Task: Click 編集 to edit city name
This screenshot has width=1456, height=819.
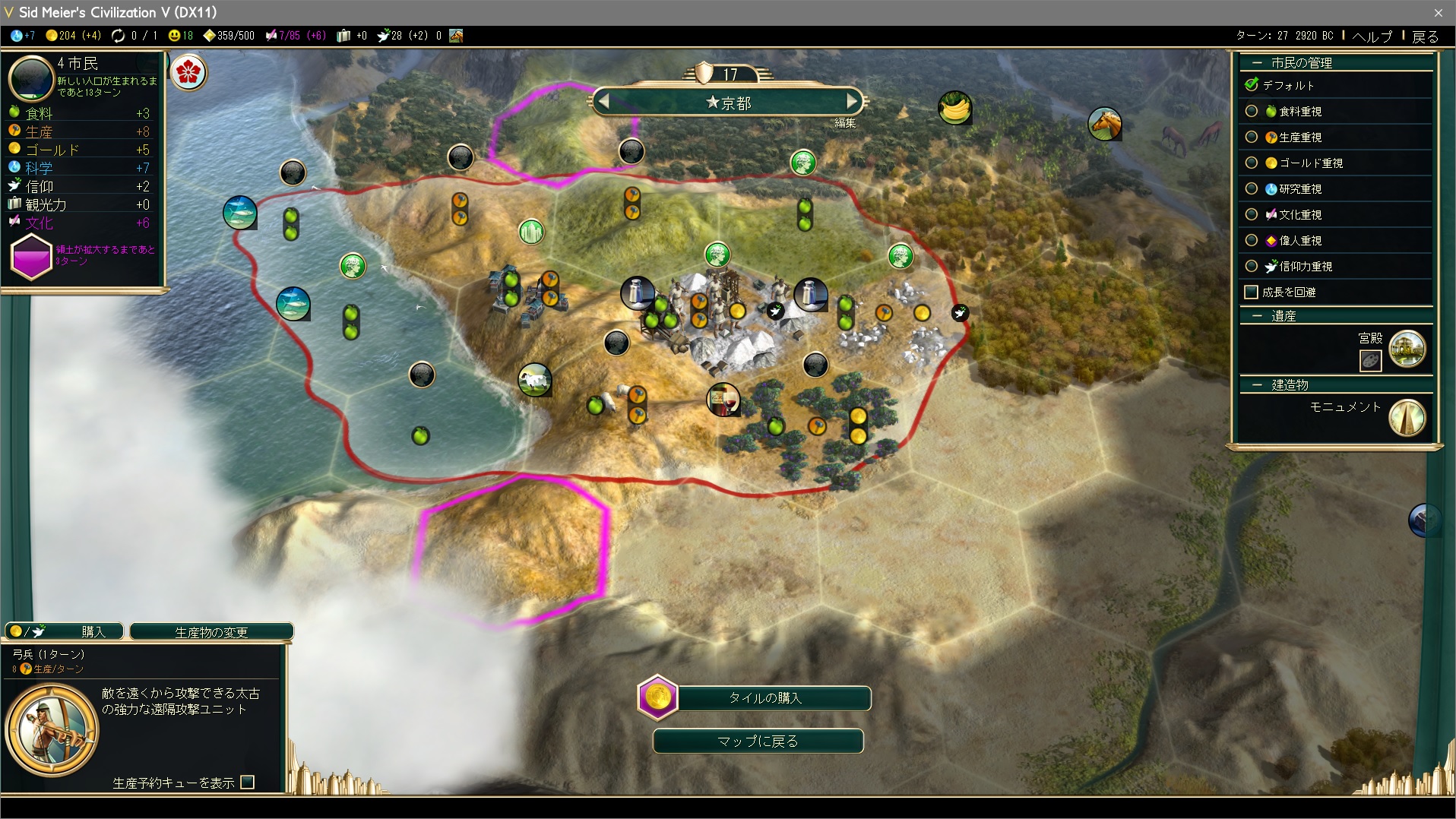Action: point(845,123)
